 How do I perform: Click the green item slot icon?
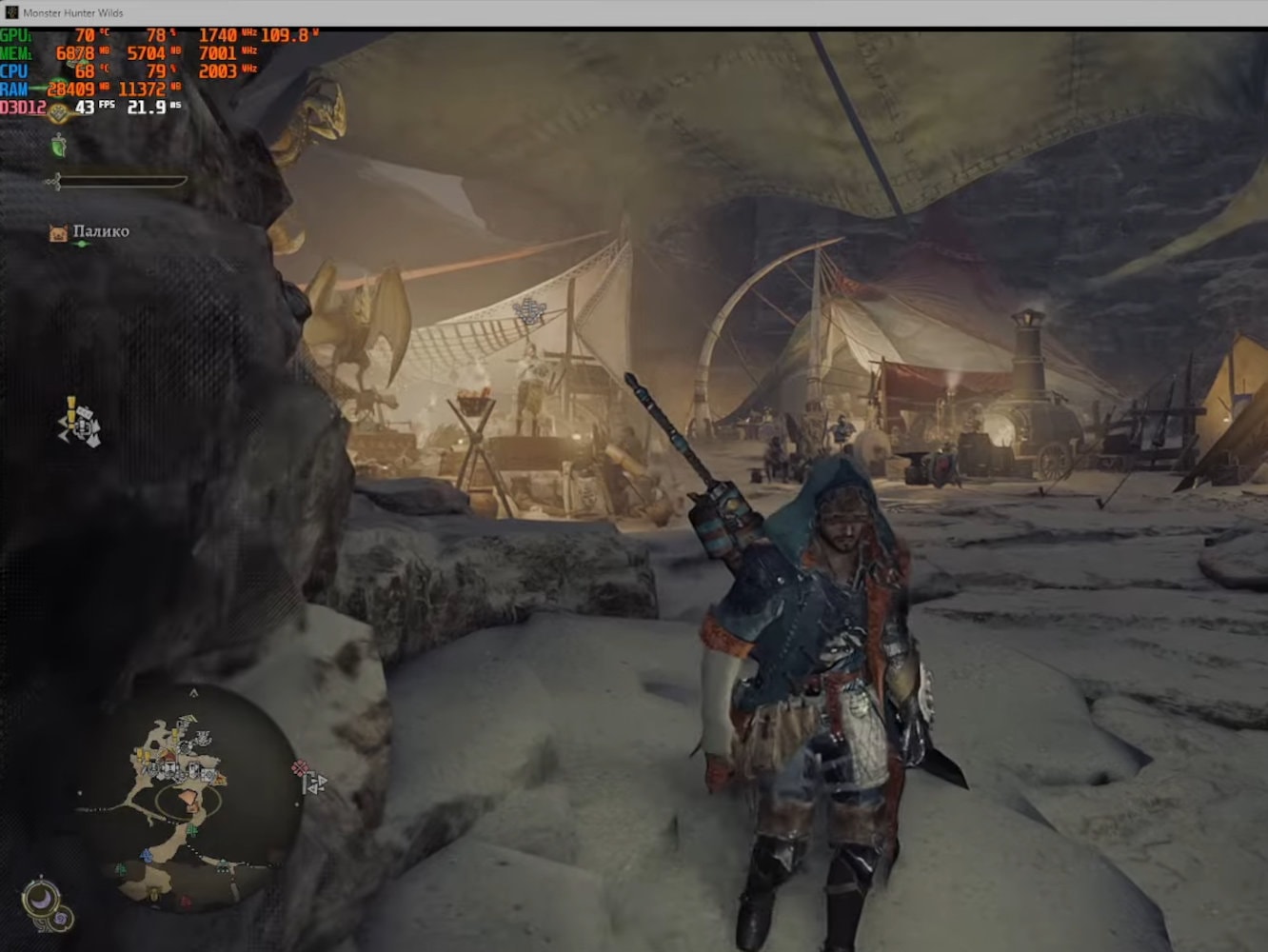coord(59,149)
